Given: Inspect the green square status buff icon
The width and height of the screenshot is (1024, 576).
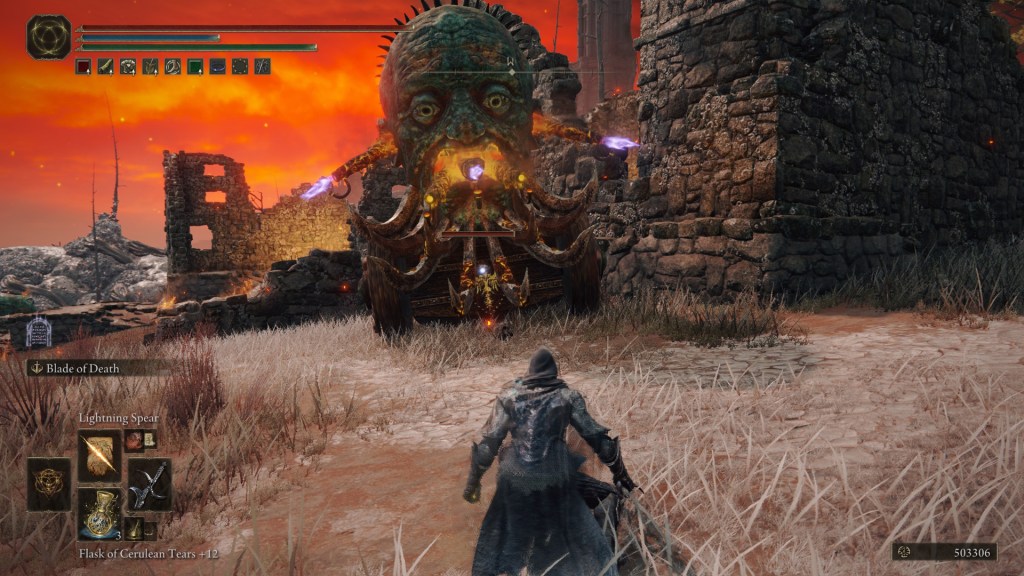Looking at the screenshot, I should (x=195, y=67).
